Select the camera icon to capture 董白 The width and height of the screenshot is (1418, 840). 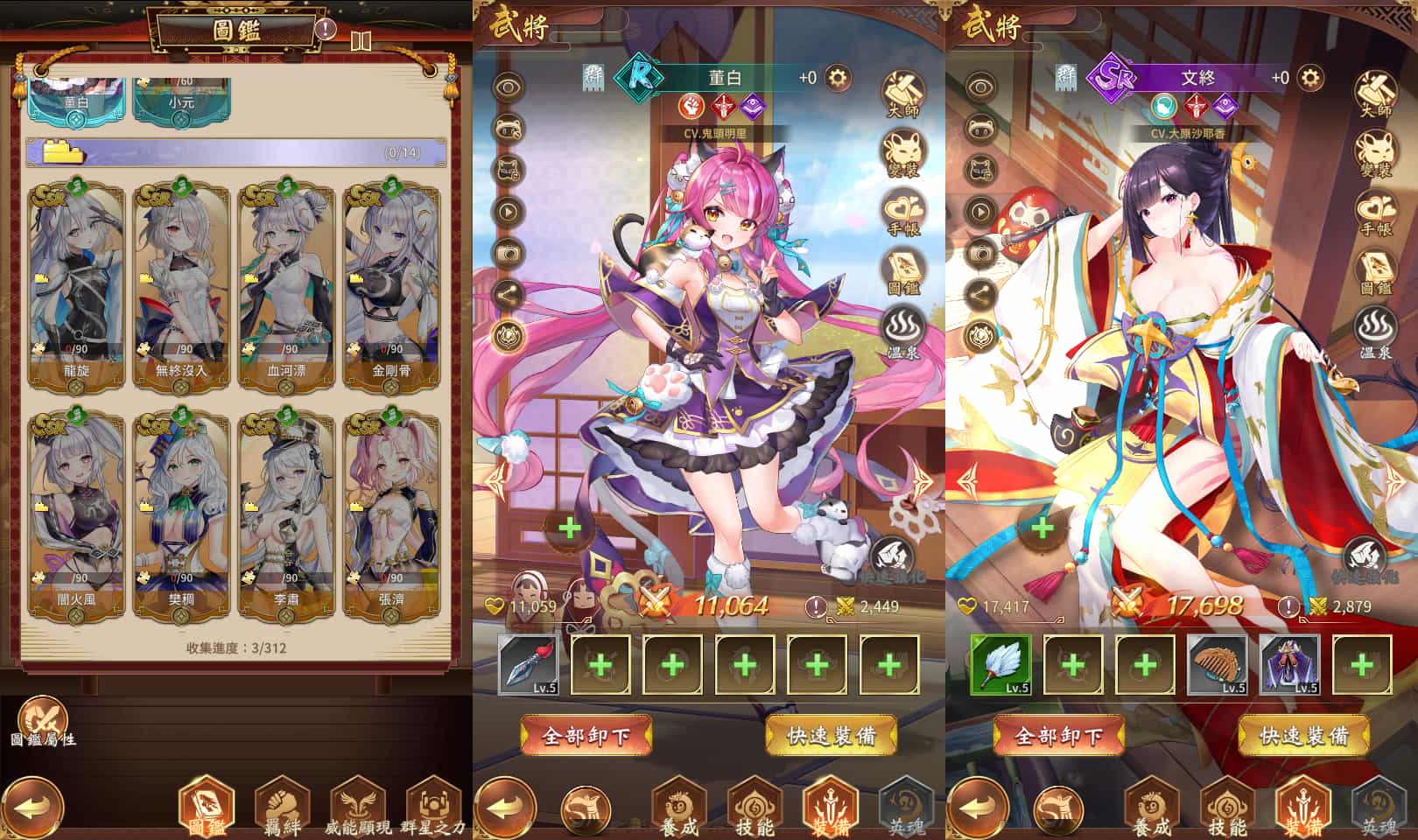pyautogui.click(x=511, y=254)
